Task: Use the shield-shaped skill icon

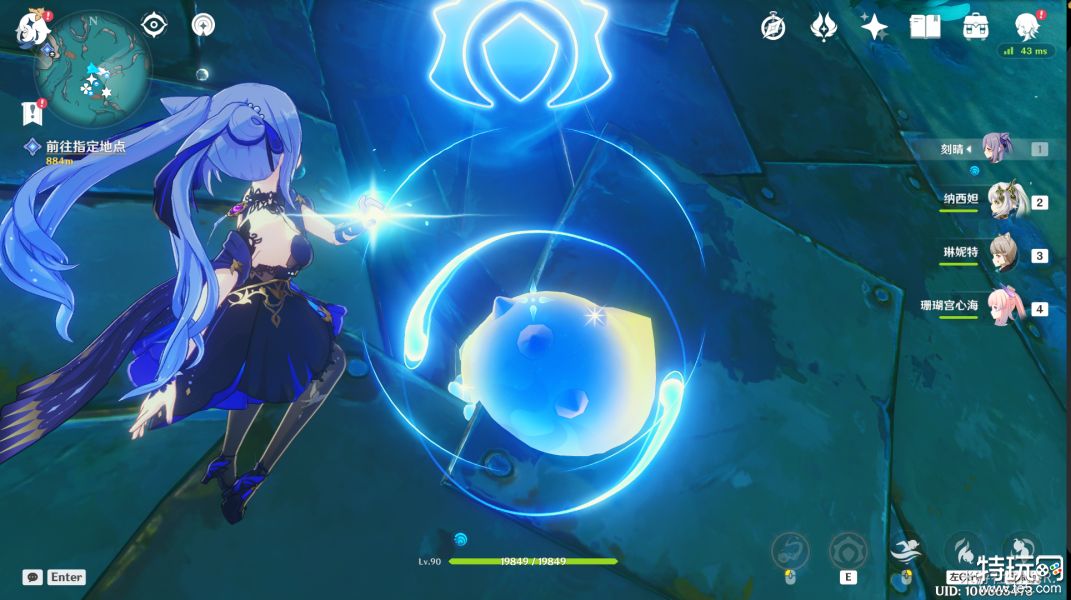Action: pos(847,551)
